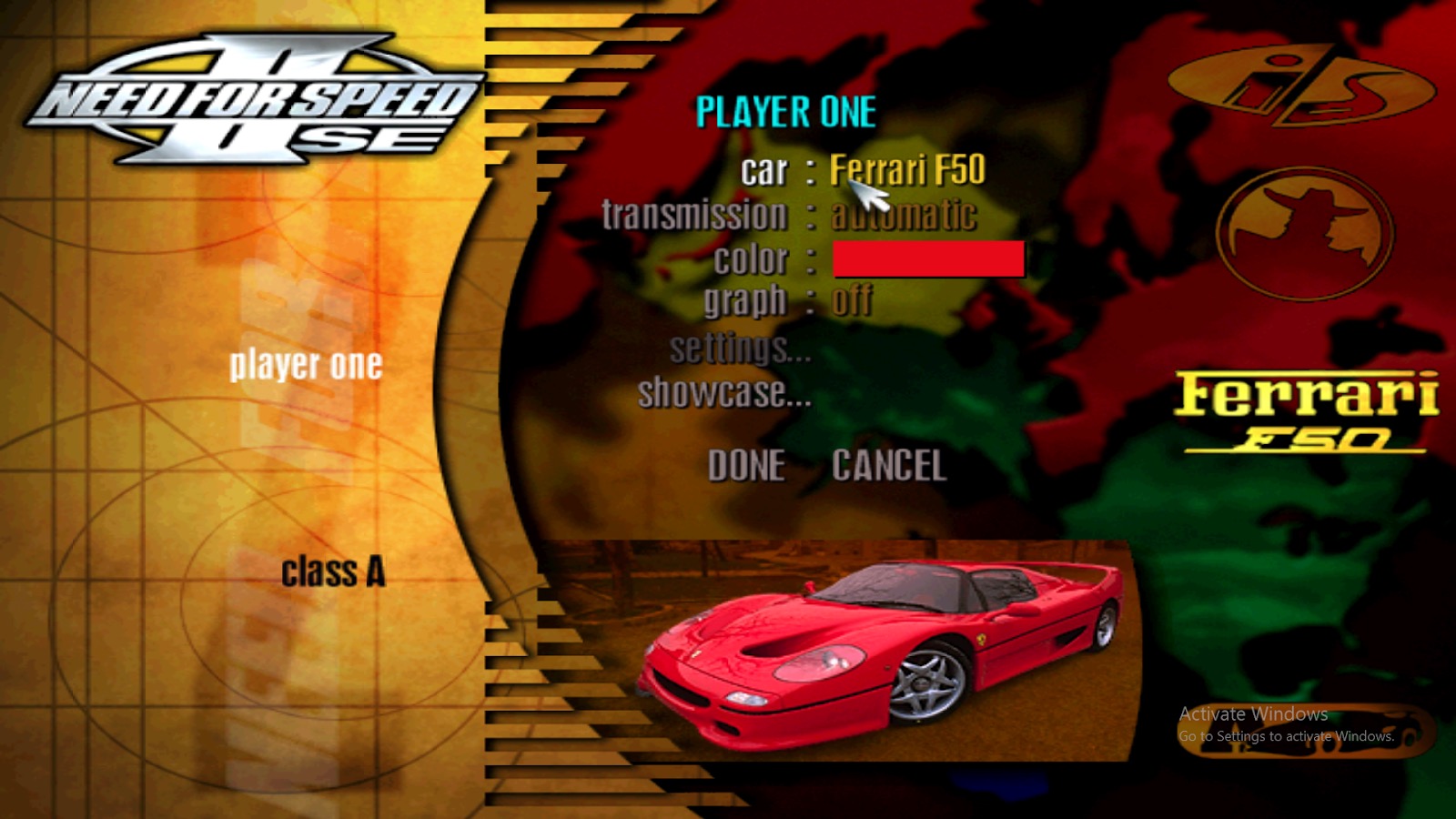Switch transmission from automatic
The height and width of the screenshot is (819, 1456).
click(903, 214)
